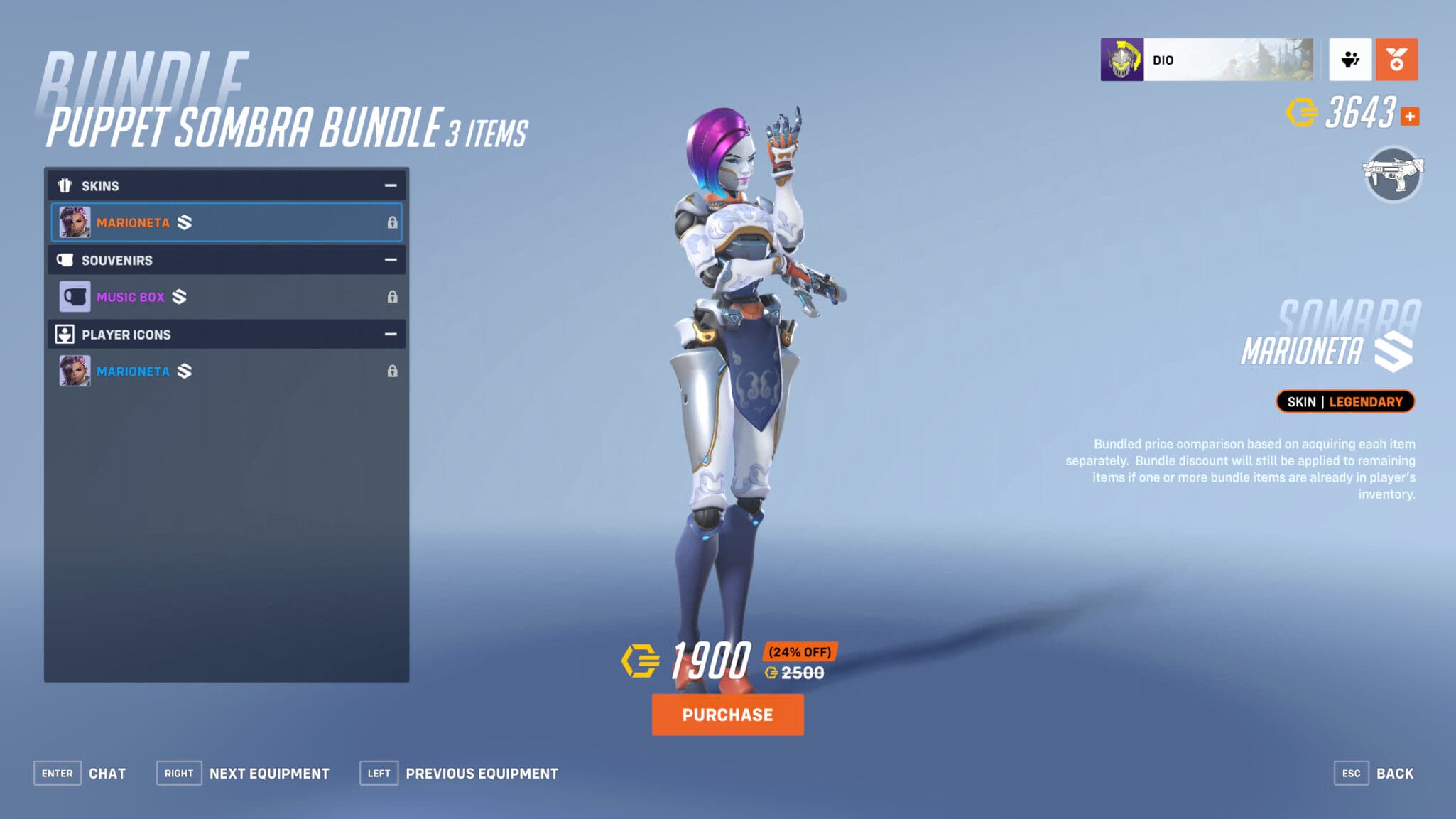
Task: Click the lock on the Marioneta player icon row
Action: coord(394,370)
